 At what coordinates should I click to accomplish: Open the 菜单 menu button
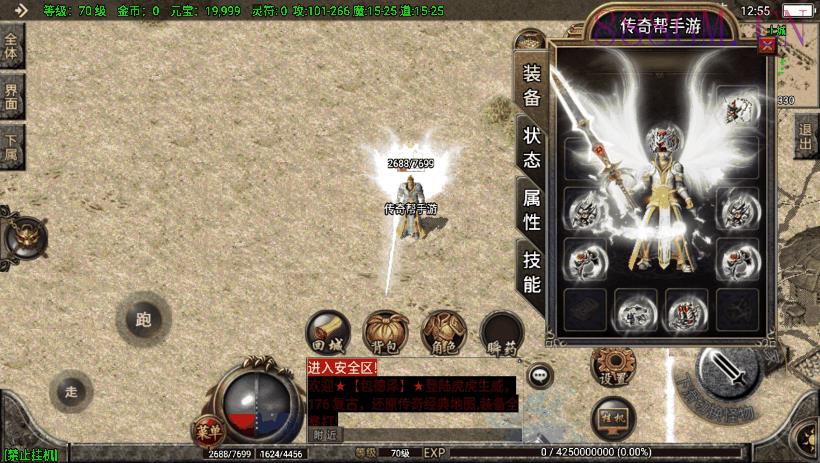[208, 431]
